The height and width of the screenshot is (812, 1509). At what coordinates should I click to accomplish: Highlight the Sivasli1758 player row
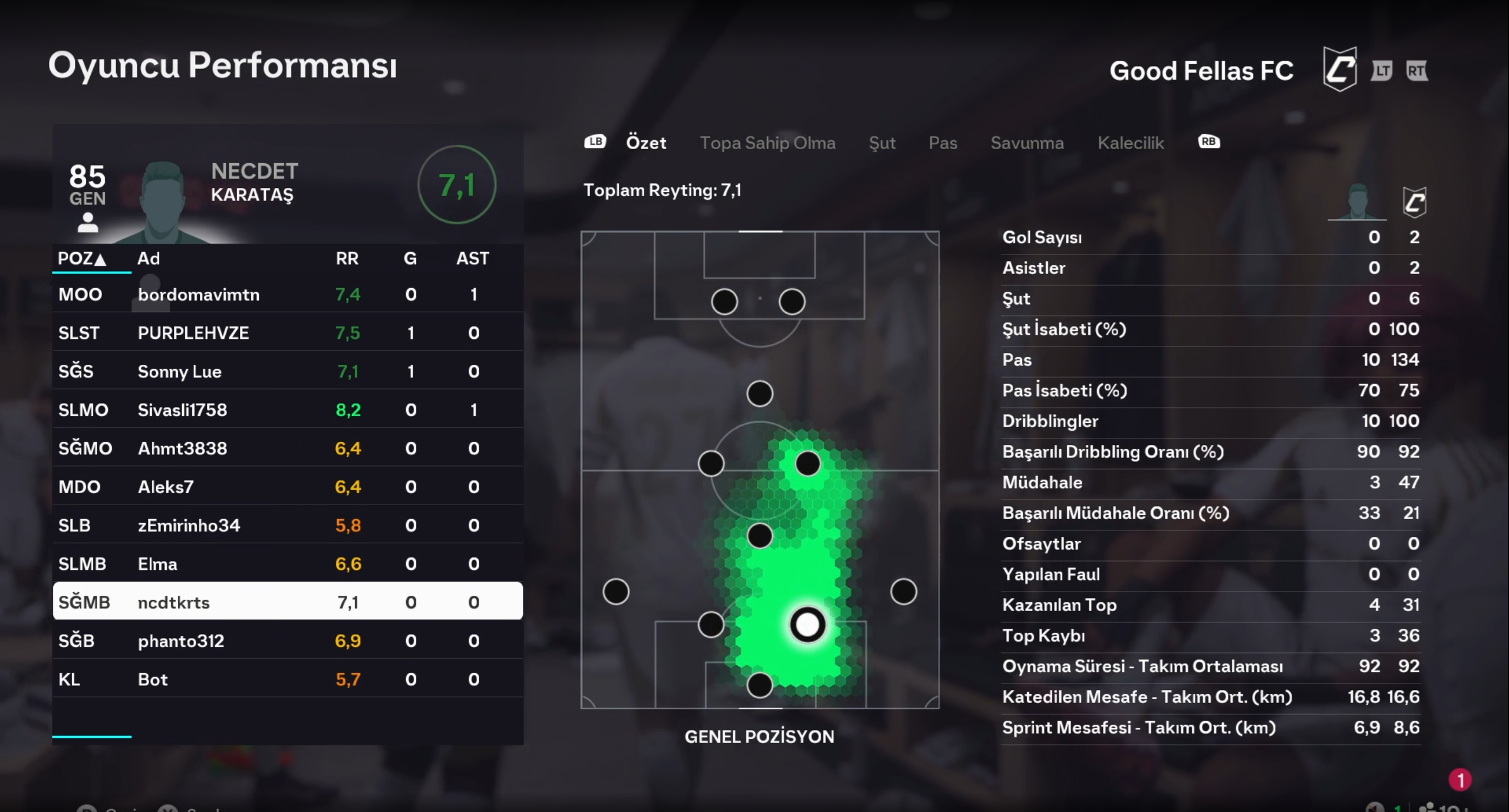click(288, 410)
